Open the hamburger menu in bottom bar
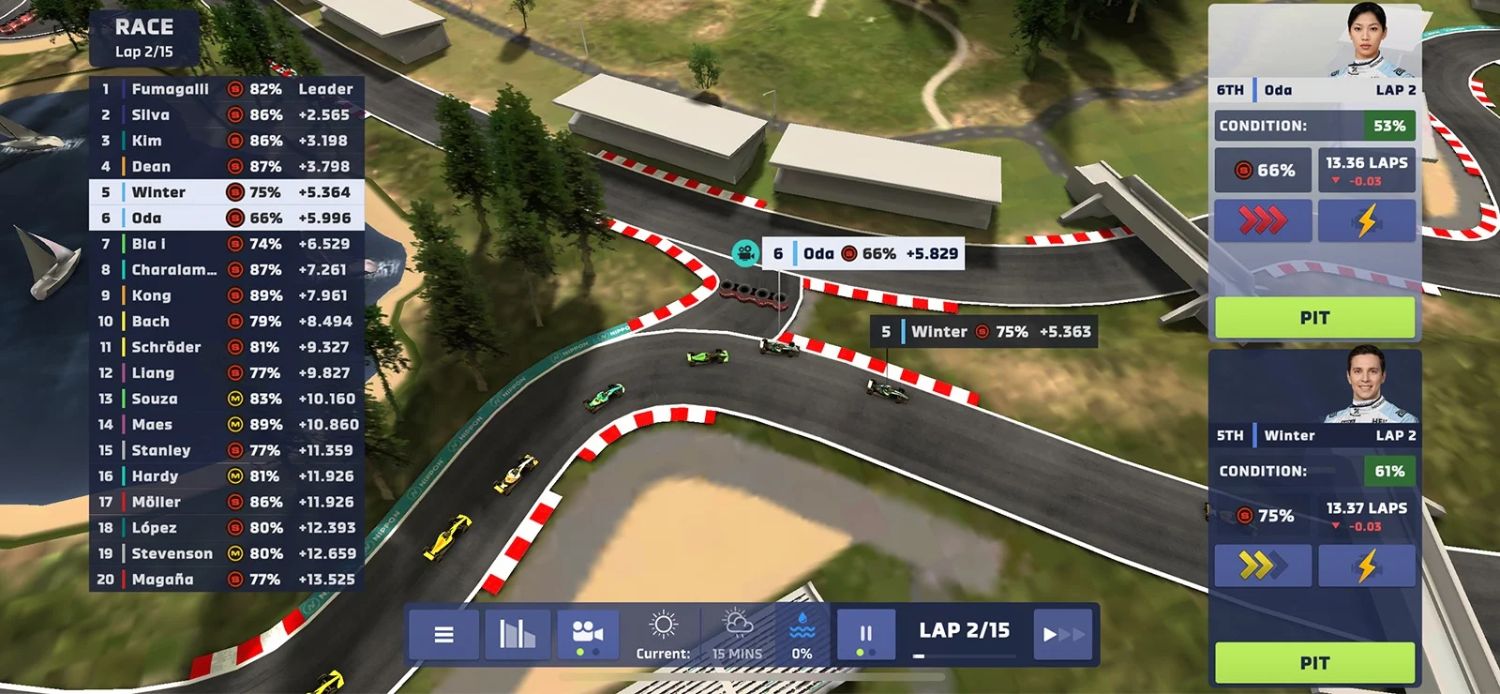 pos(444,635)
